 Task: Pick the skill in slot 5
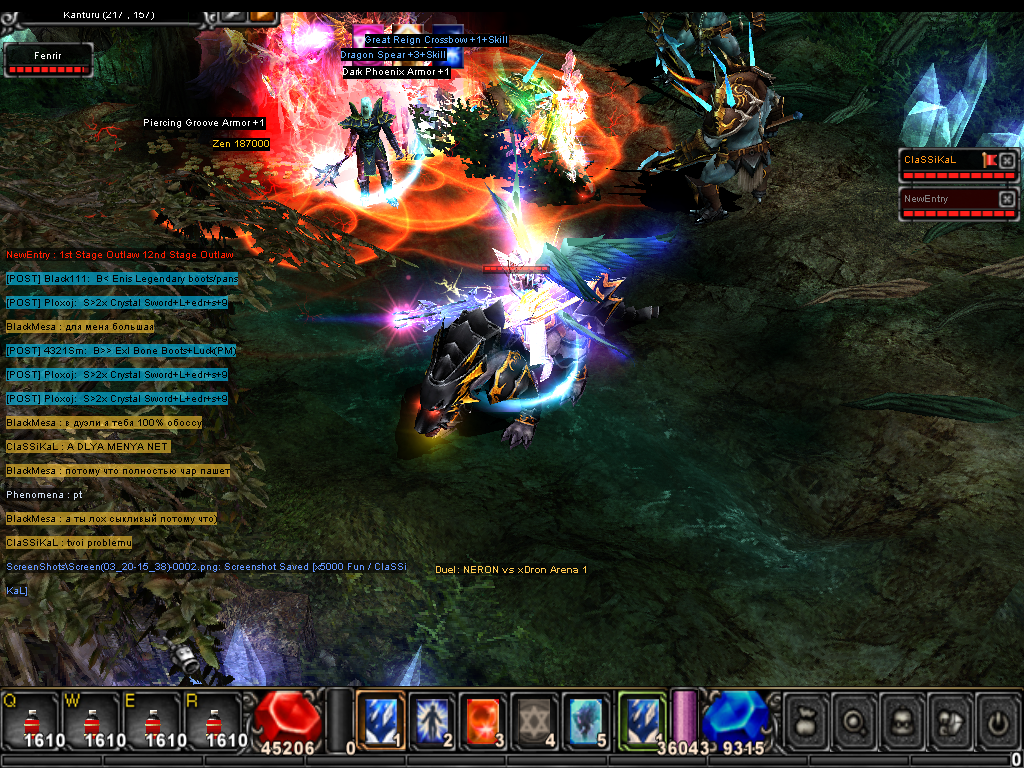(586, 720)
